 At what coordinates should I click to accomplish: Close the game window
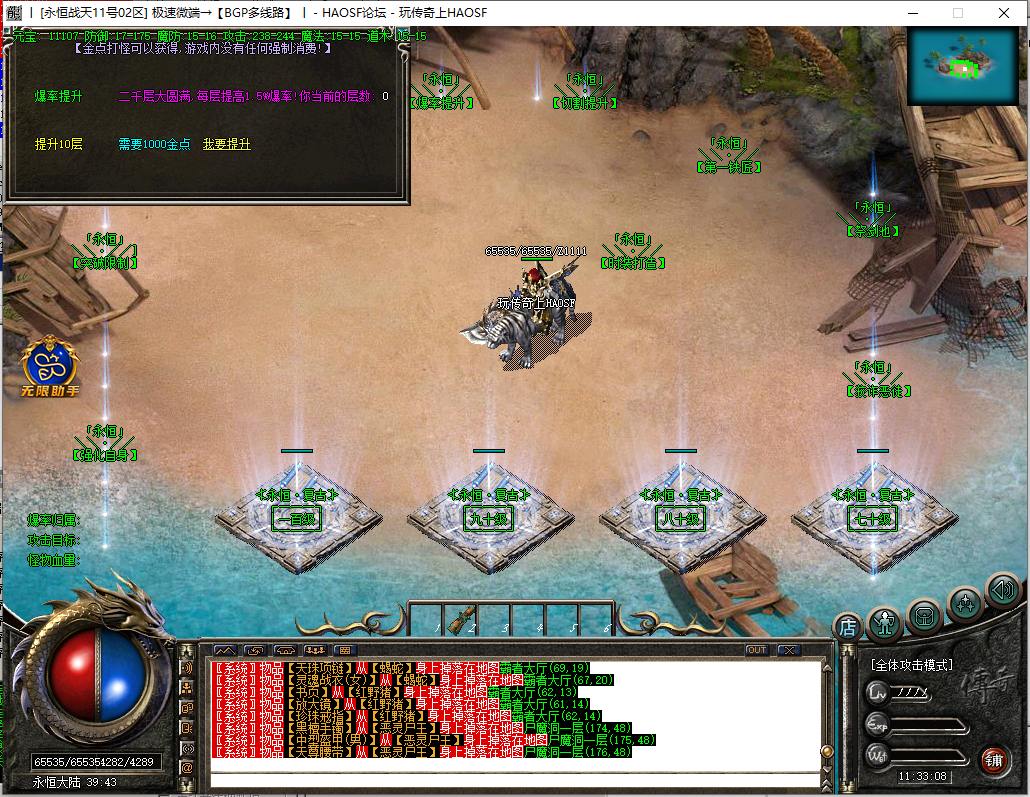pyautogui.click(x=1003, y=13)
